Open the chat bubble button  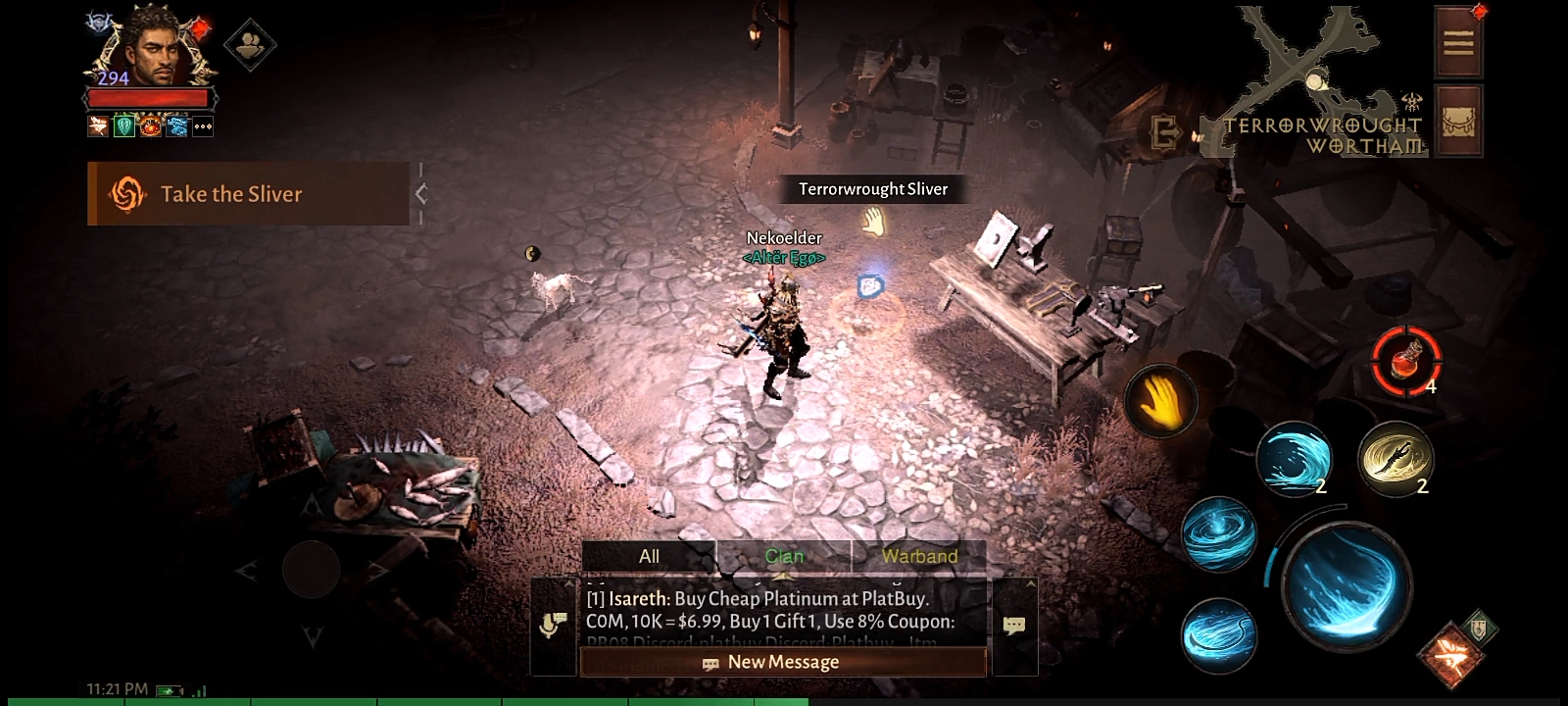(1014, 625)
